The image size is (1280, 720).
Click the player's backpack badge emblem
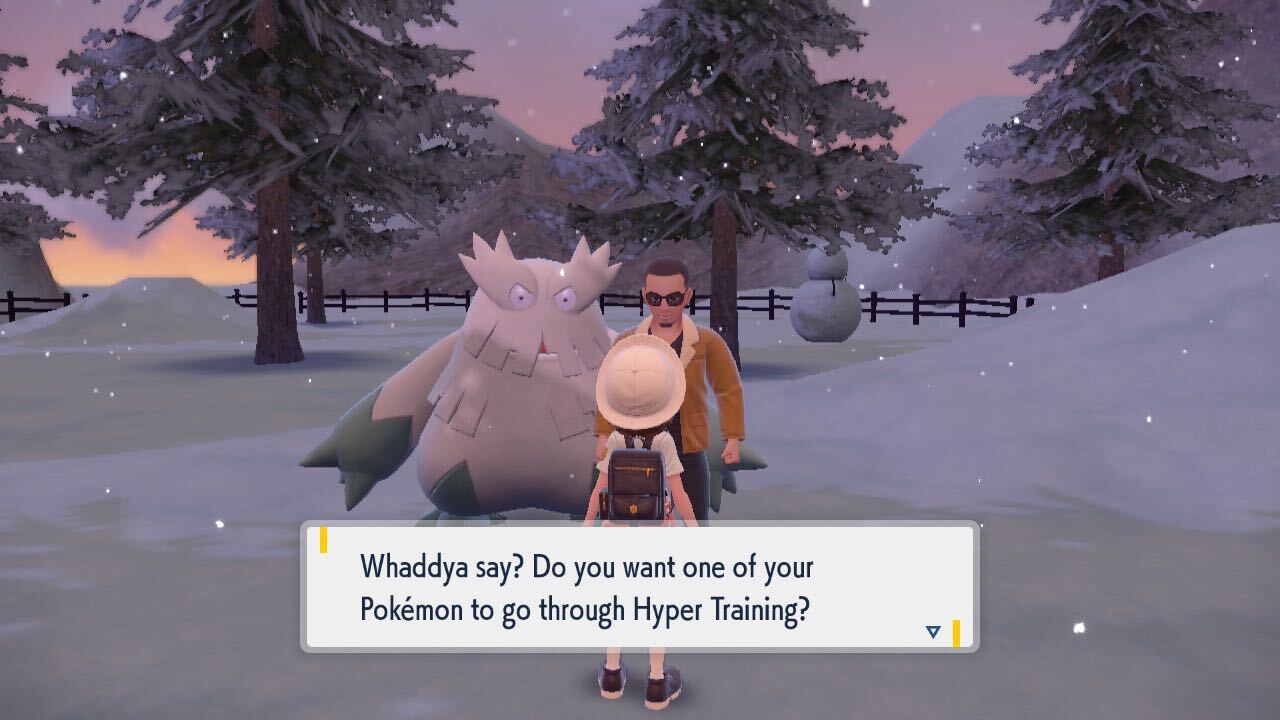point(632,507)
